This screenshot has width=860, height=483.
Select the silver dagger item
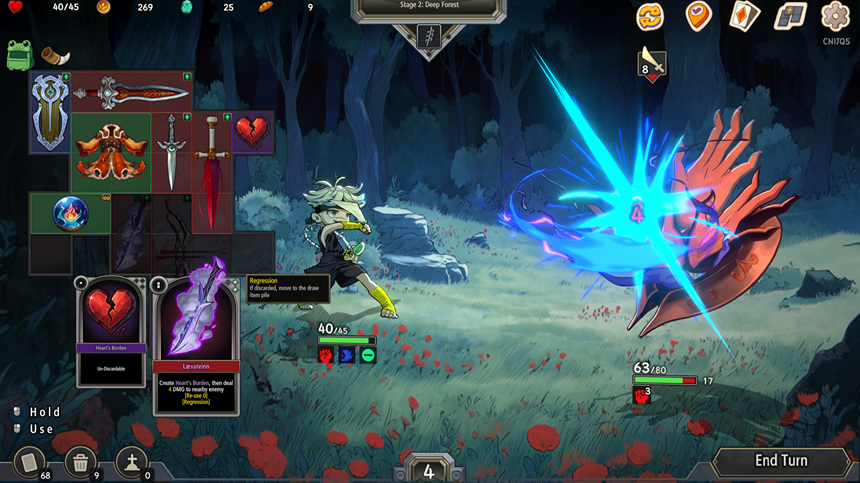[172, 150]
